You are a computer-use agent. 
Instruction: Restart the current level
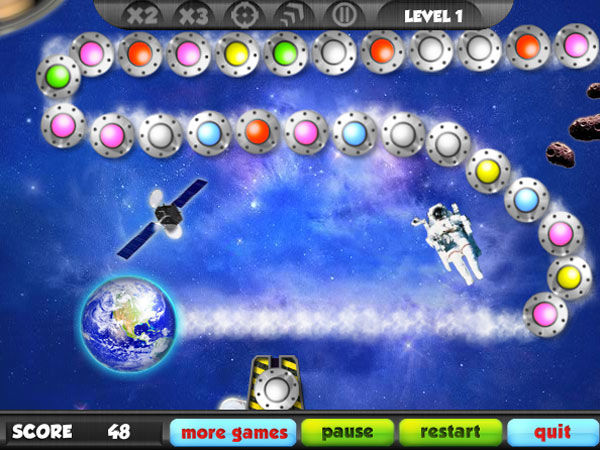point(451,433)
